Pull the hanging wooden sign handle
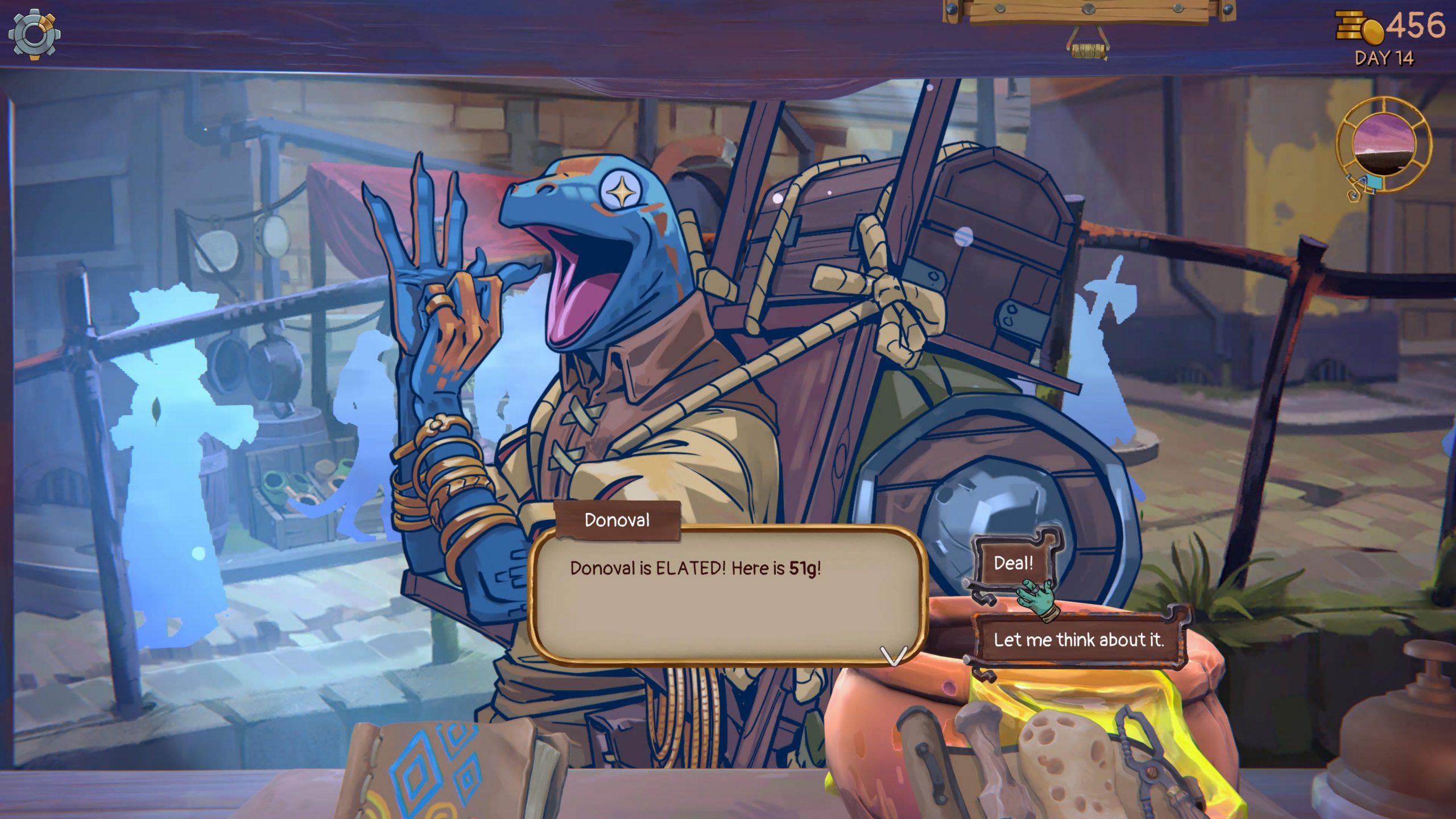The image size is (1456, 819). point(1087,48)
